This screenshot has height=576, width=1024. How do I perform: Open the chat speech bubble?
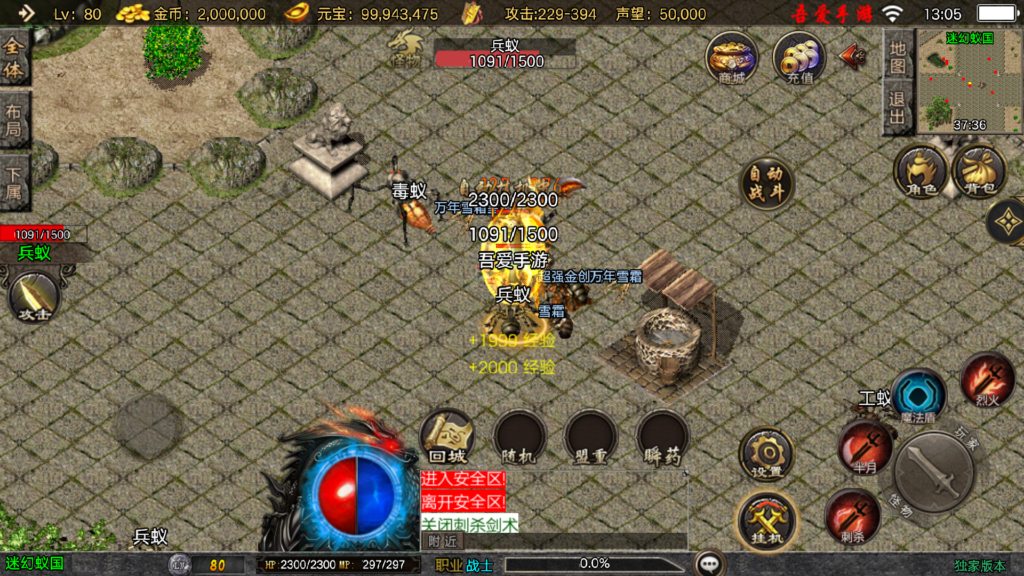click(x=711, y=564)
